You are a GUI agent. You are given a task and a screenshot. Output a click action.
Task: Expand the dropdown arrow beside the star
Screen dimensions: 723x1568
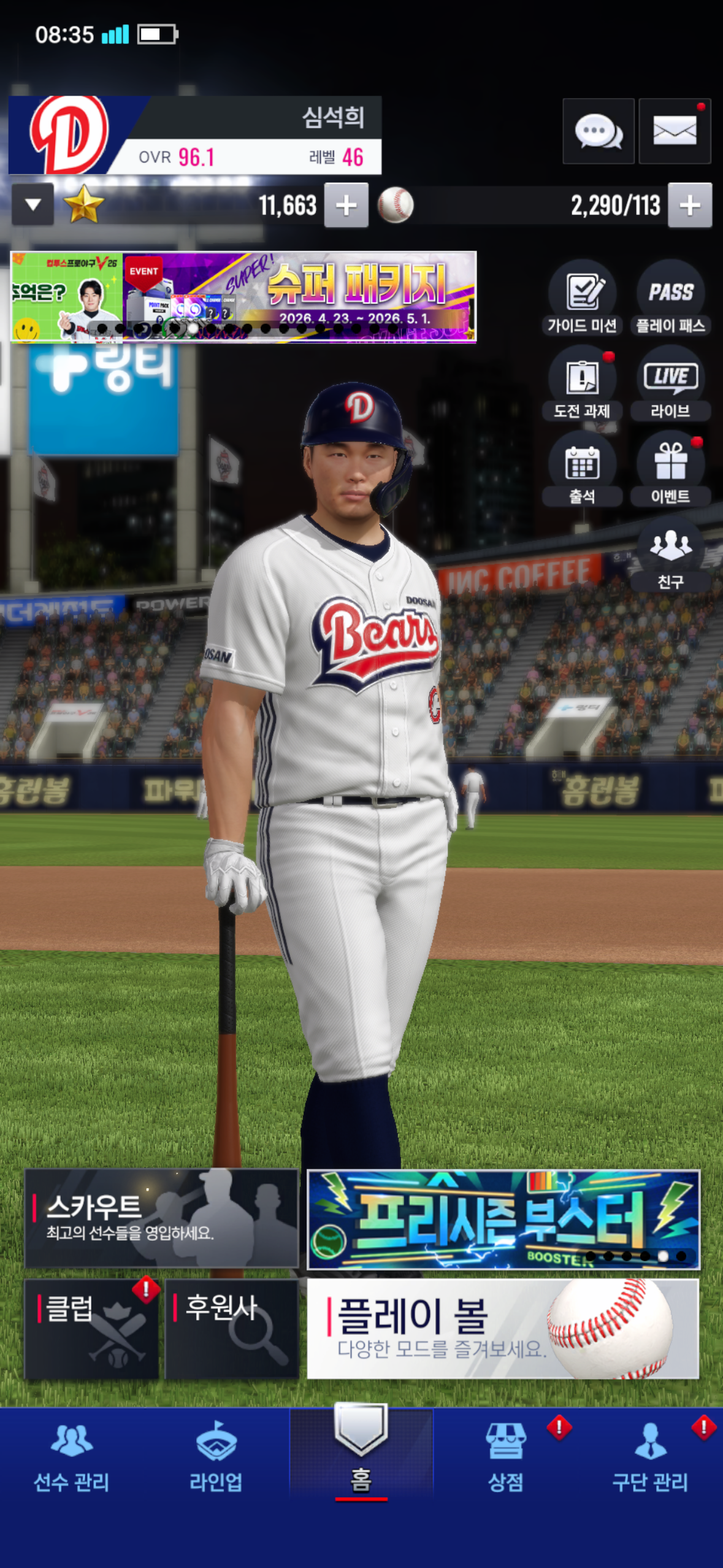tap(33, 204)
